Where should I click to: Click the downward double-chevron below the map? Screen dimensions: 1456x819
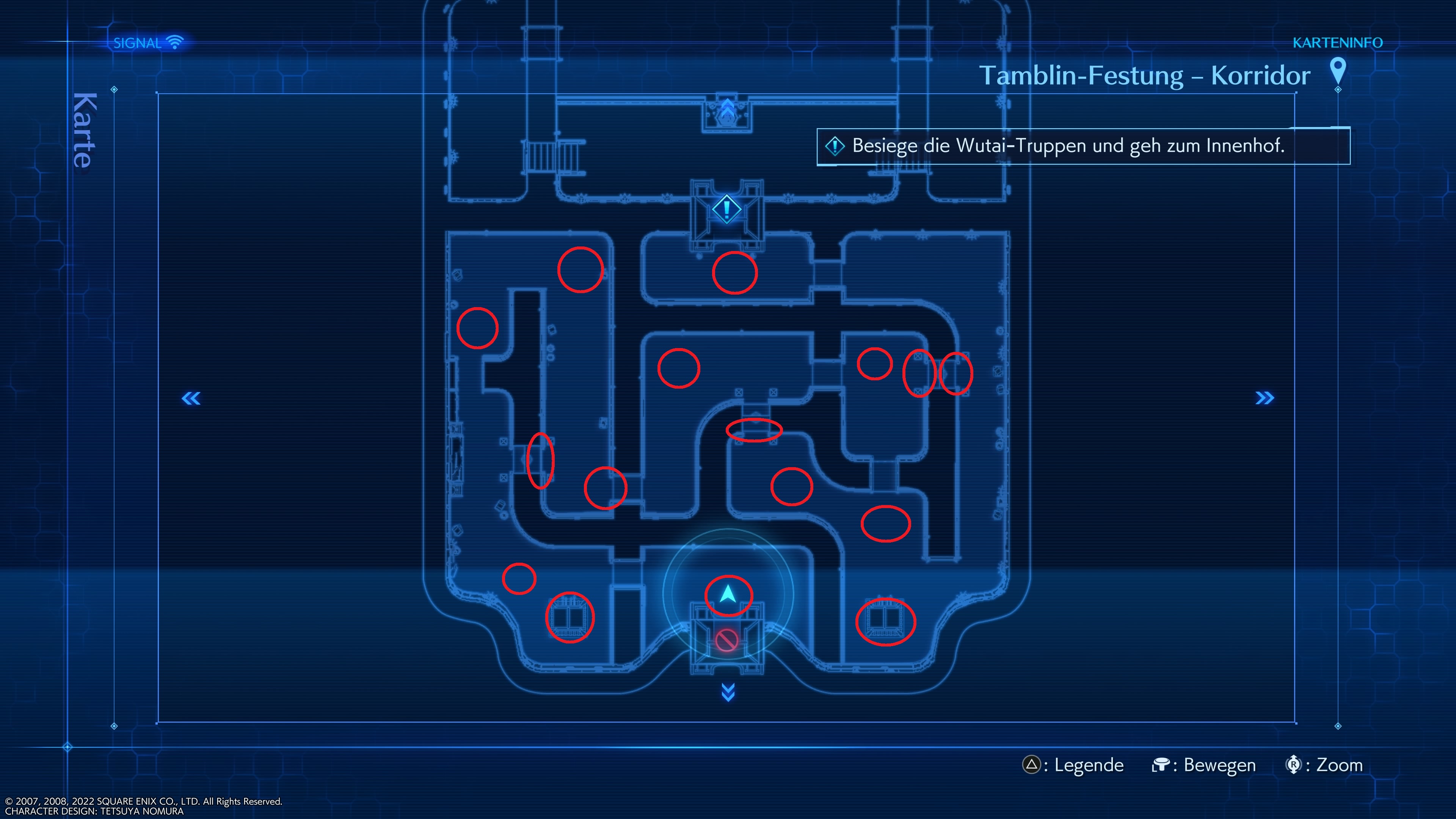pyautogui.click(x=728, y=692)
